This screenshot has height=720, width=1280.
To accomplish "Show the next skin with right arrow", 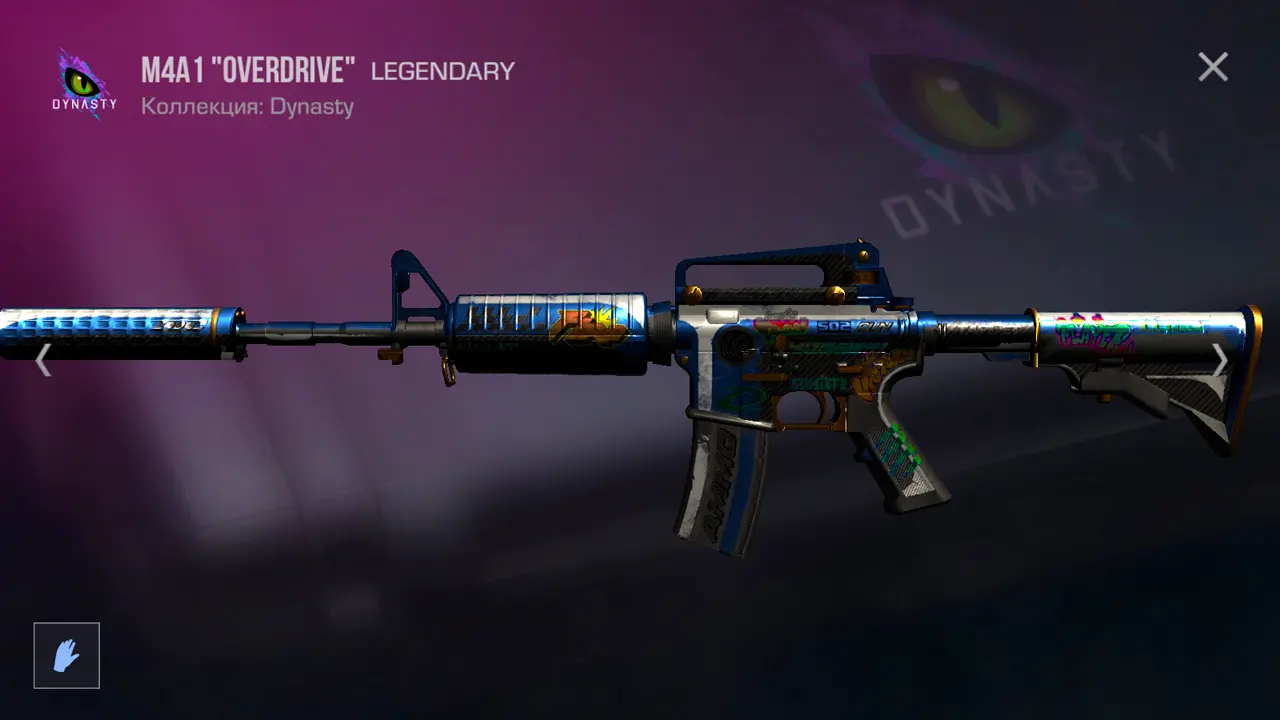I will click(1220, 360).
